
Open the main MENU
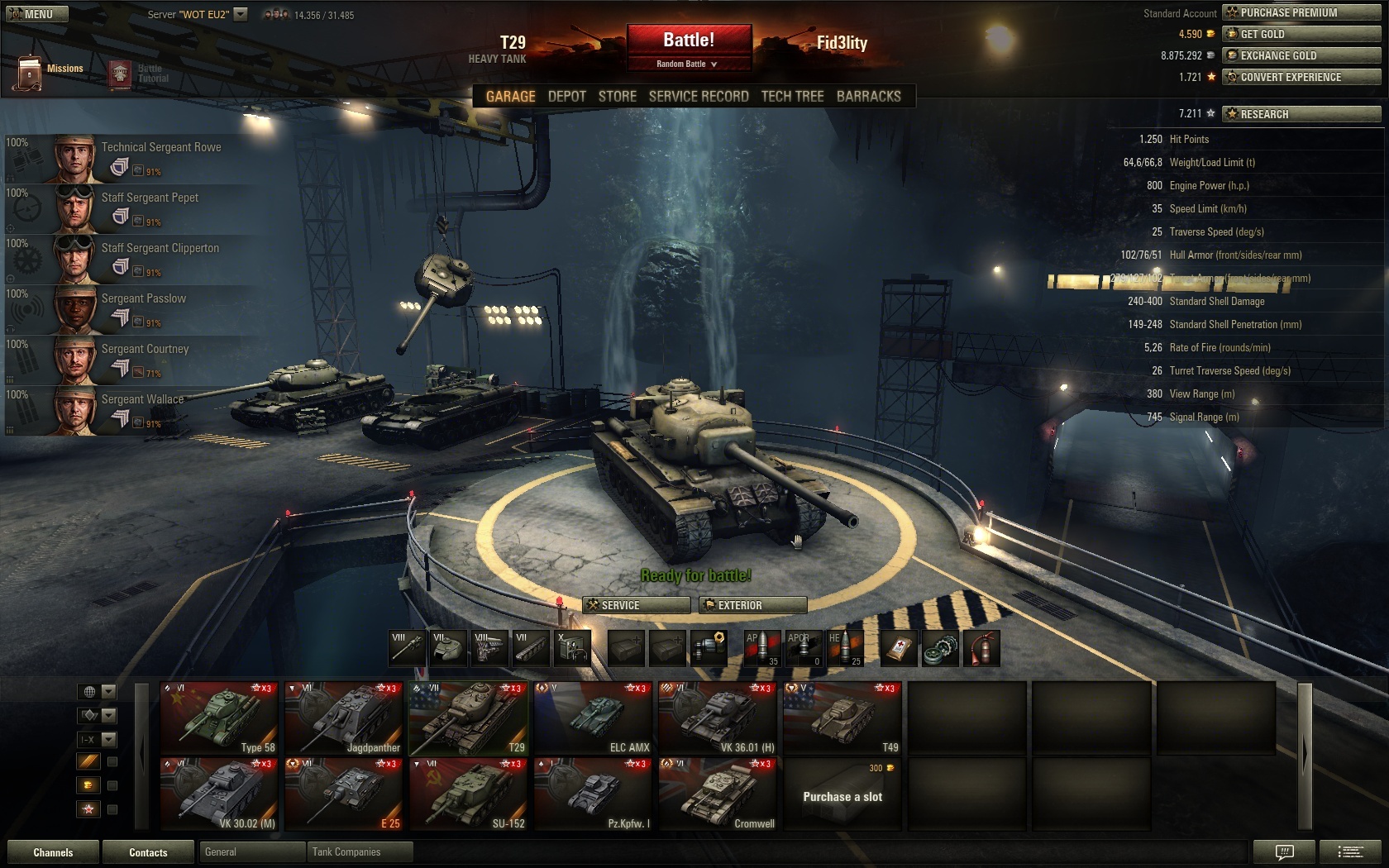coord(37,14)
